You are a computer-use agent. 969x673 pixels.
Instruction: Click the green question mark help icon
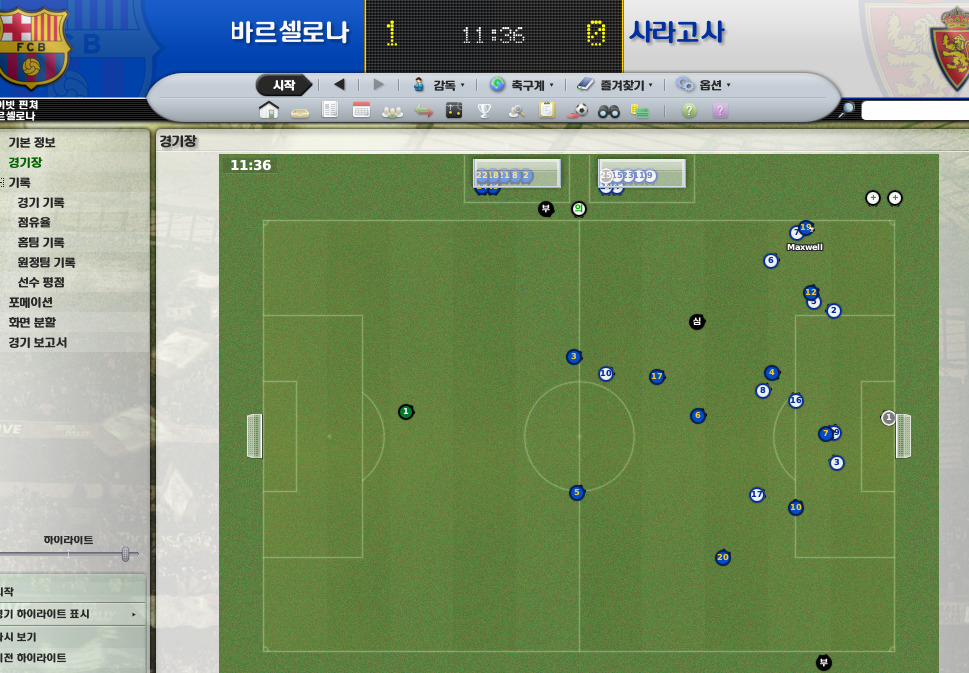[x=689, y=110]
